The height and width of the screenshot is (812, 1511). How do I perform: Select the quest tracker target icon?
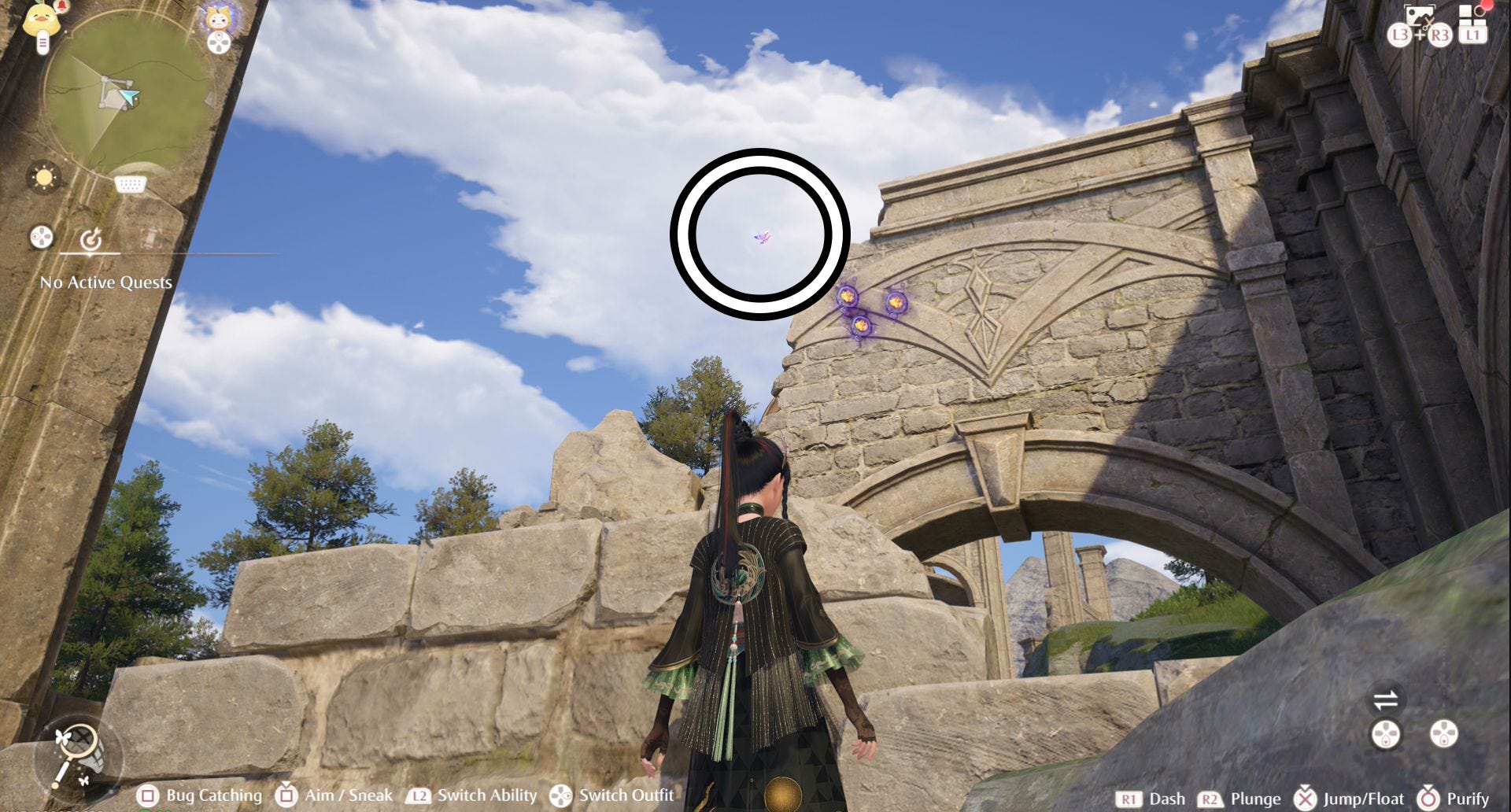click(91, 238)
